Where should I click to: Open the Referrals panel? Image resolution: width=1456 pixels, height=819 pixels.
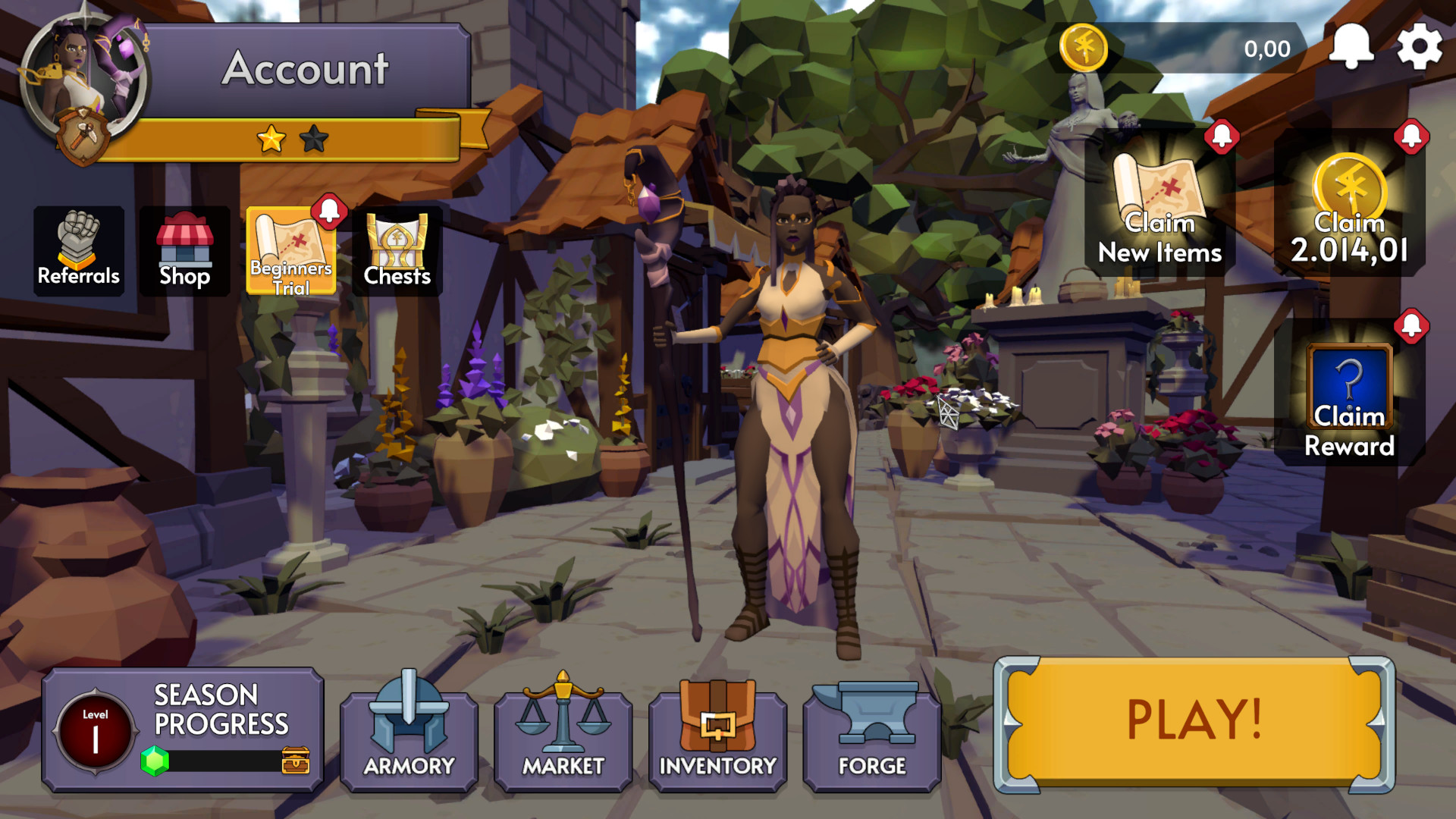79,250
